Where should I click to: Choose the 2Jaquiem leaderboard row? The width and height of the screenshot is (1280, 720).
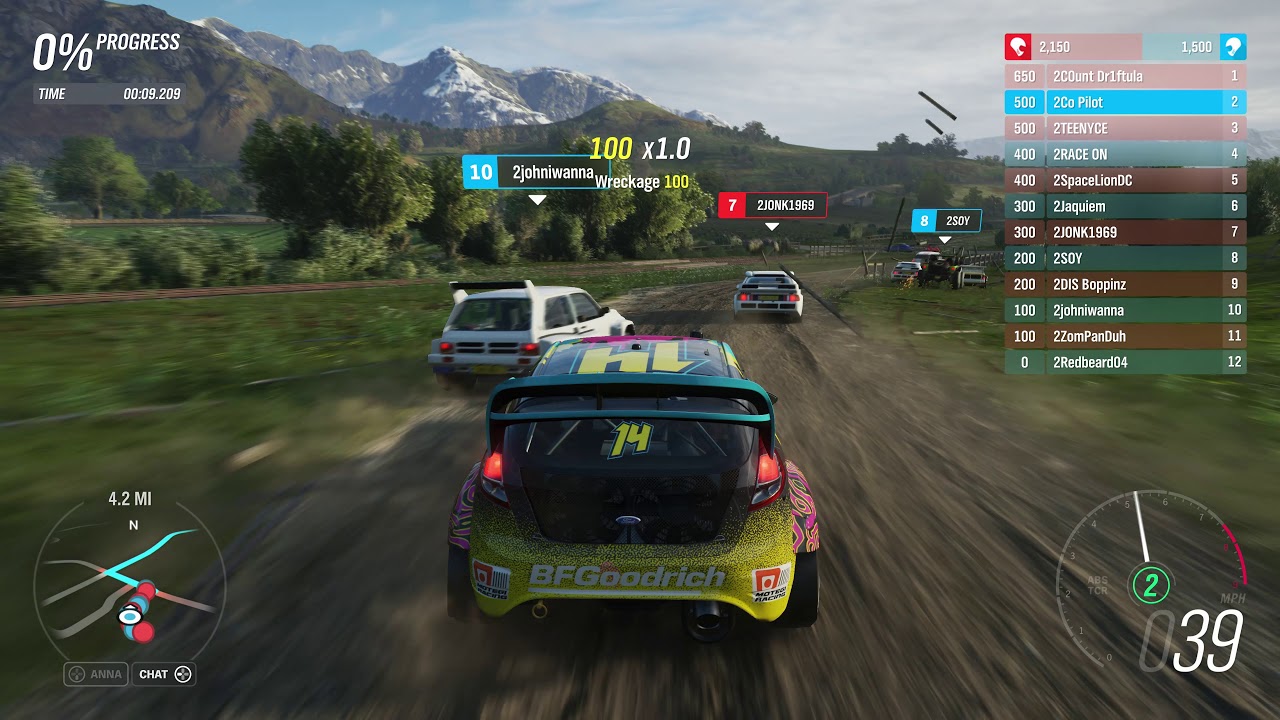tap(1125, 206)
